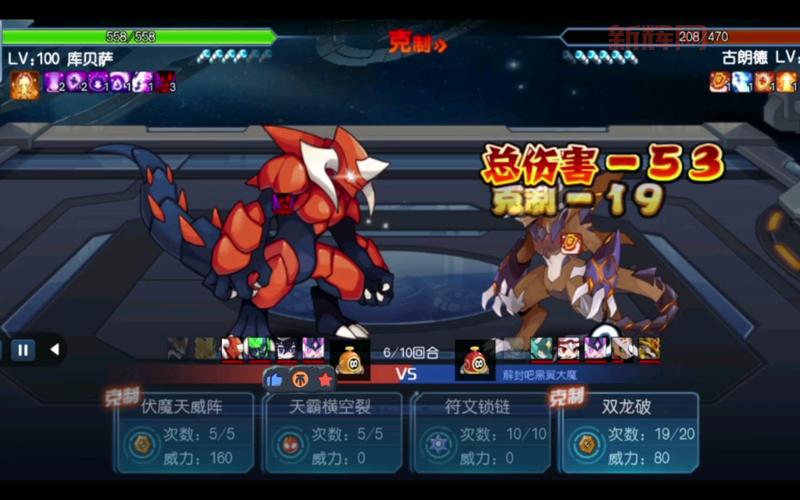Inspect the leftmost buff icon under 库贝萨
The height and width of the screenshot is (500, 800).
(x=24, y=84)
